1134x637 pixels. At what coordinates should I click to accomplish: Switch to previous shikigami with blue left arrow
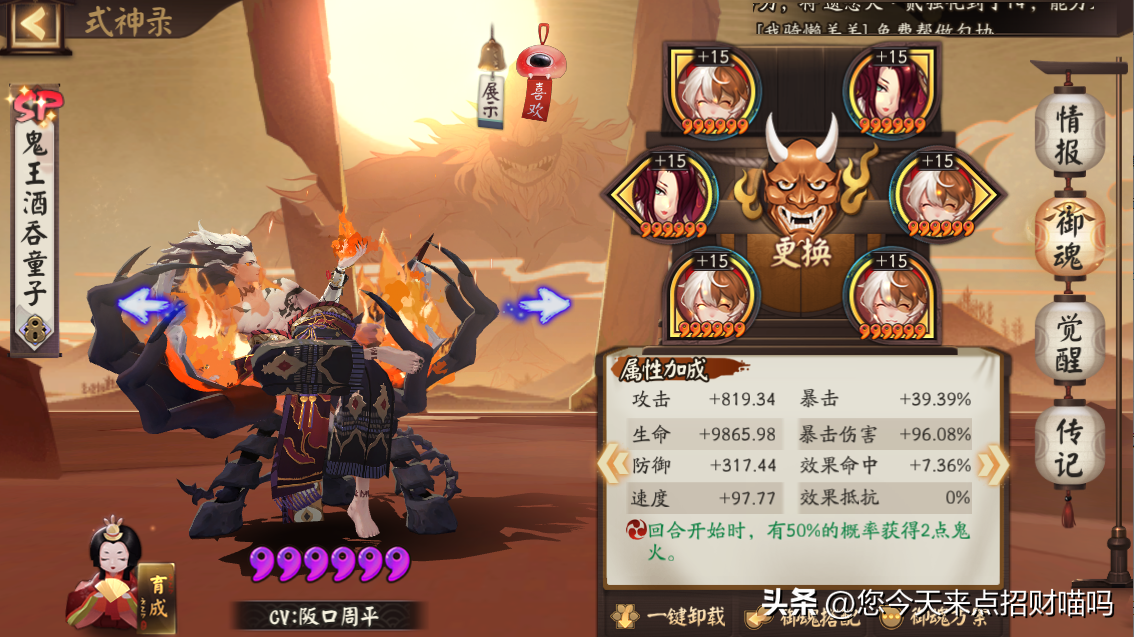click(x=147, y=304)
